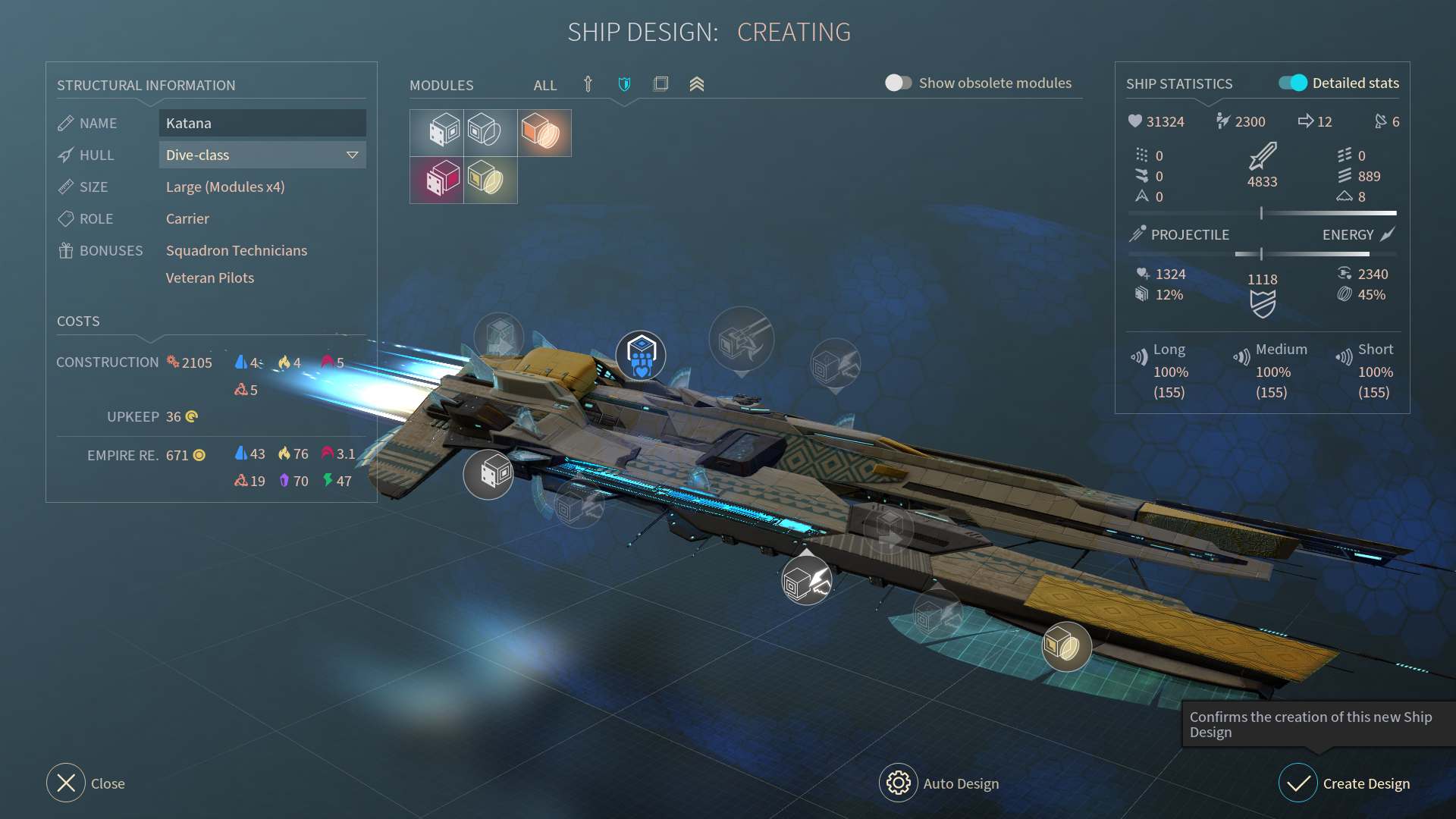The image size is (1456, 819).
Task: Edit the ship name field Katana
Action: [x=262, y=123]
